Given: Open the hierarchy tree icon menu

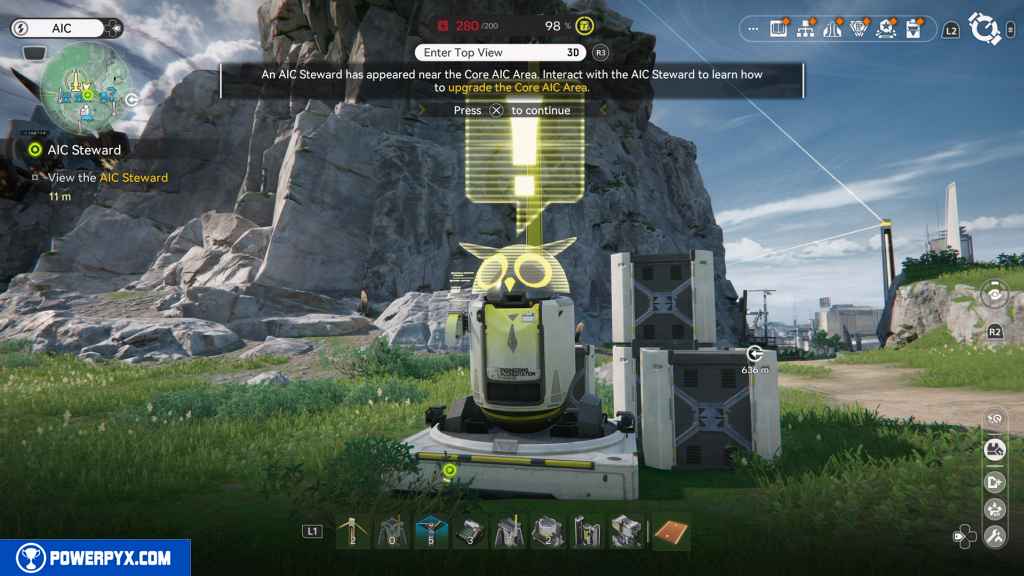Looking at the screenshot, I should [805, 30].
